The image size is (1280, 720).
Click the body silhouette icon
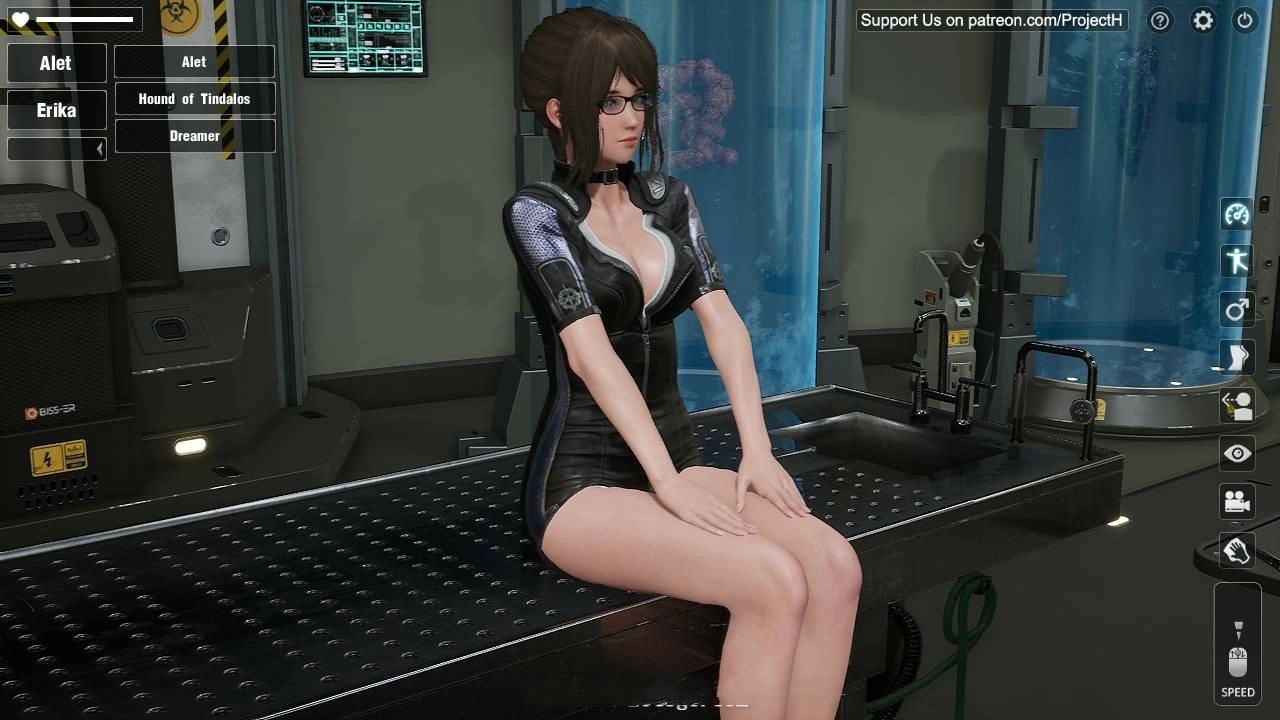(1237, 357)
